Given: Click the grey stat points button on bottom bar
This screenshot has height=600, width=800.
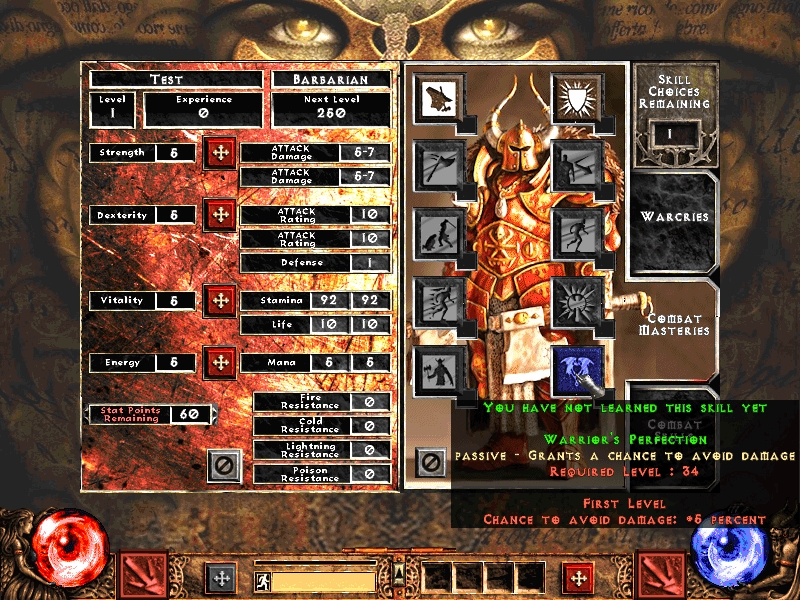Looking at the screenshot, I should tap(220, 578).
